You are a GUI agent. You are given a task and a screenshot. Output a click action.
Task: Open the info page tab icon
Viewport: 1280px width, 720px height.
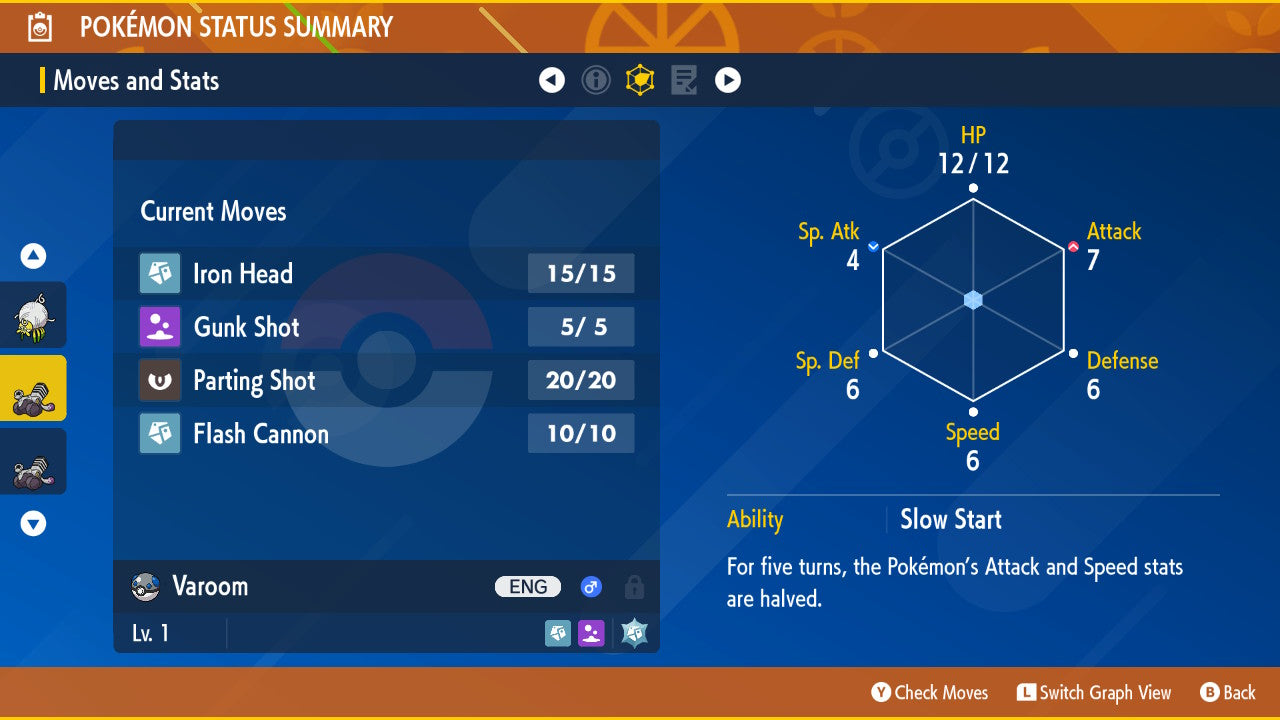[596, 80]
